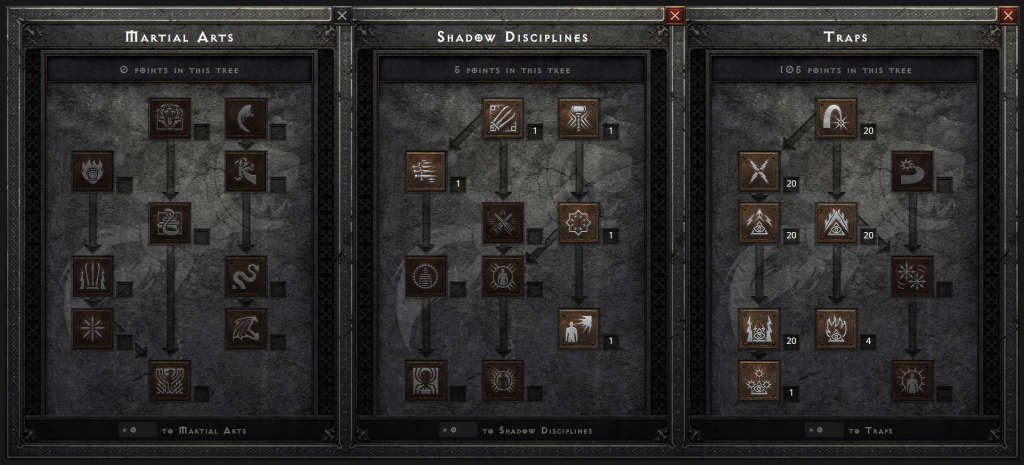Choose the Wake of Inferno skill
1024x465 pixels.
click(x=836, y=328)
